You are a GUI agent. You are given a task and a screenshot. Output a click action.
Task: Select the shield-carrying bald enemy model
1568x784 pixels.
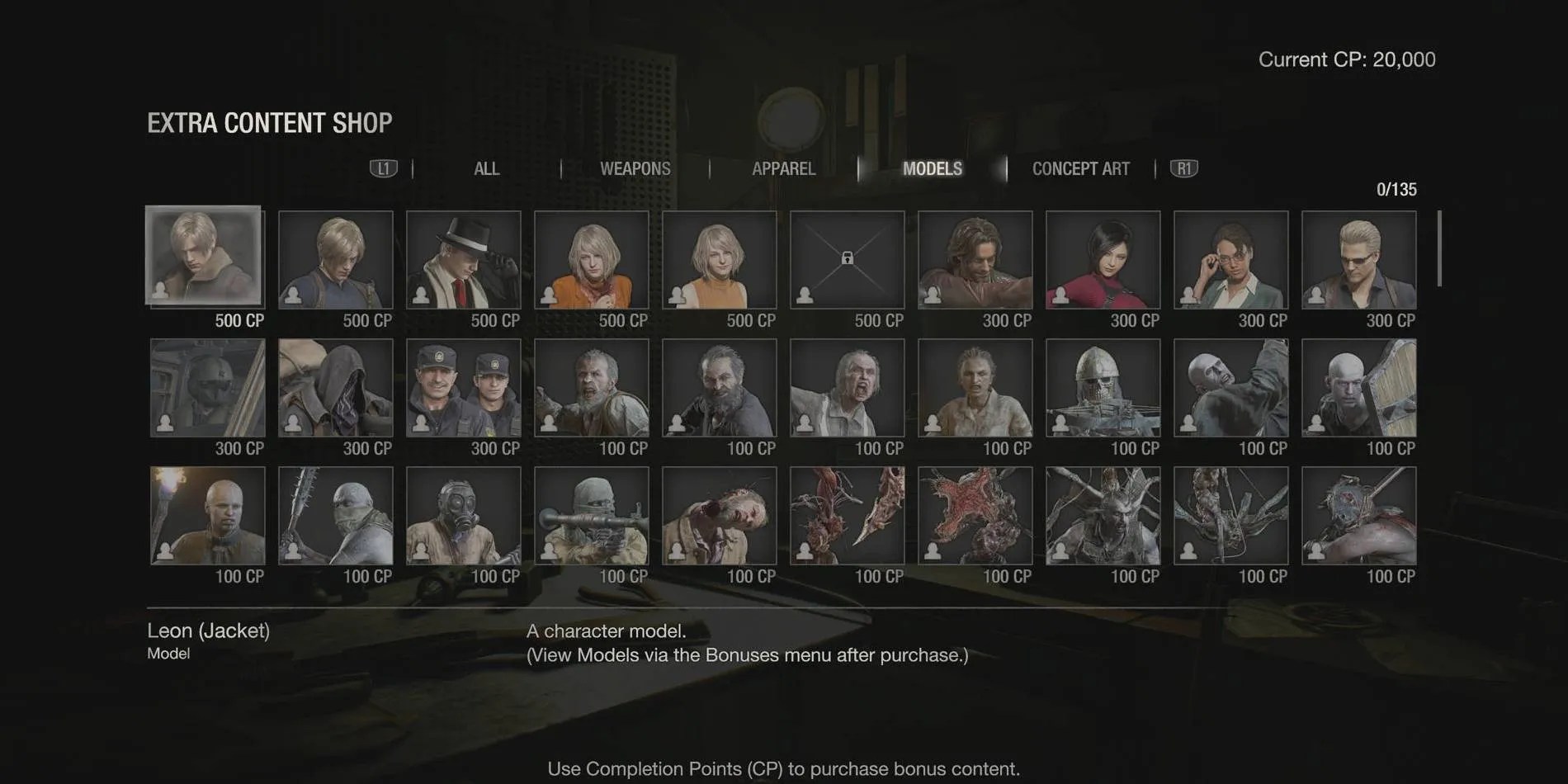pyautogui.click(x=1359, y=386)
